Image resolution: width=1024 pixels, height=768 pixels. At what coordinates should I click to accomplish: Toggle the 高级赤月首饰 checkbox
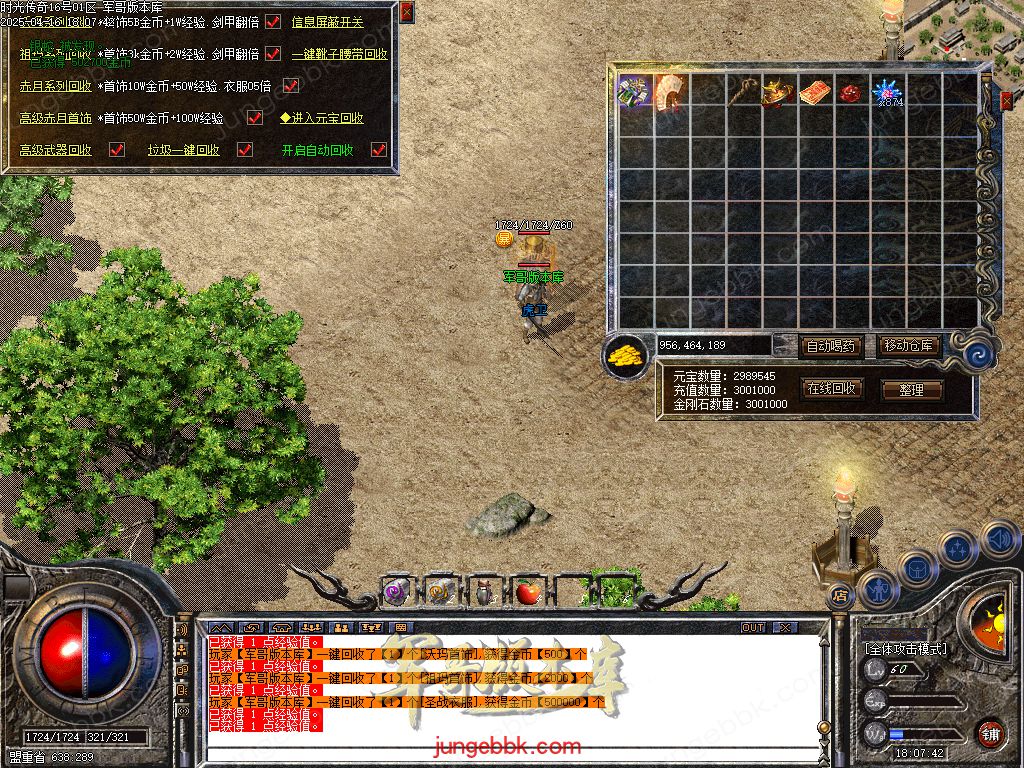(x=255, y=118)
